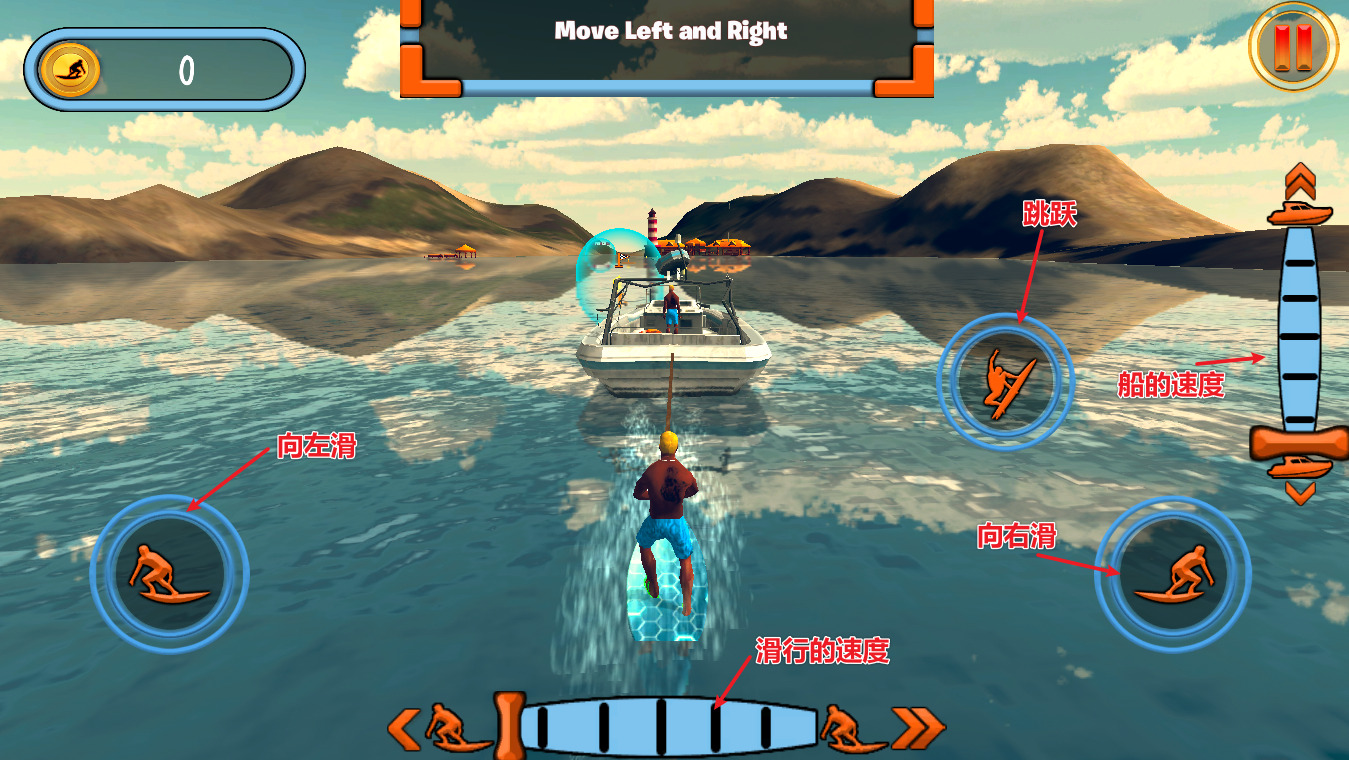Steer the surfer right with the right-slide button

(1172, 575)
